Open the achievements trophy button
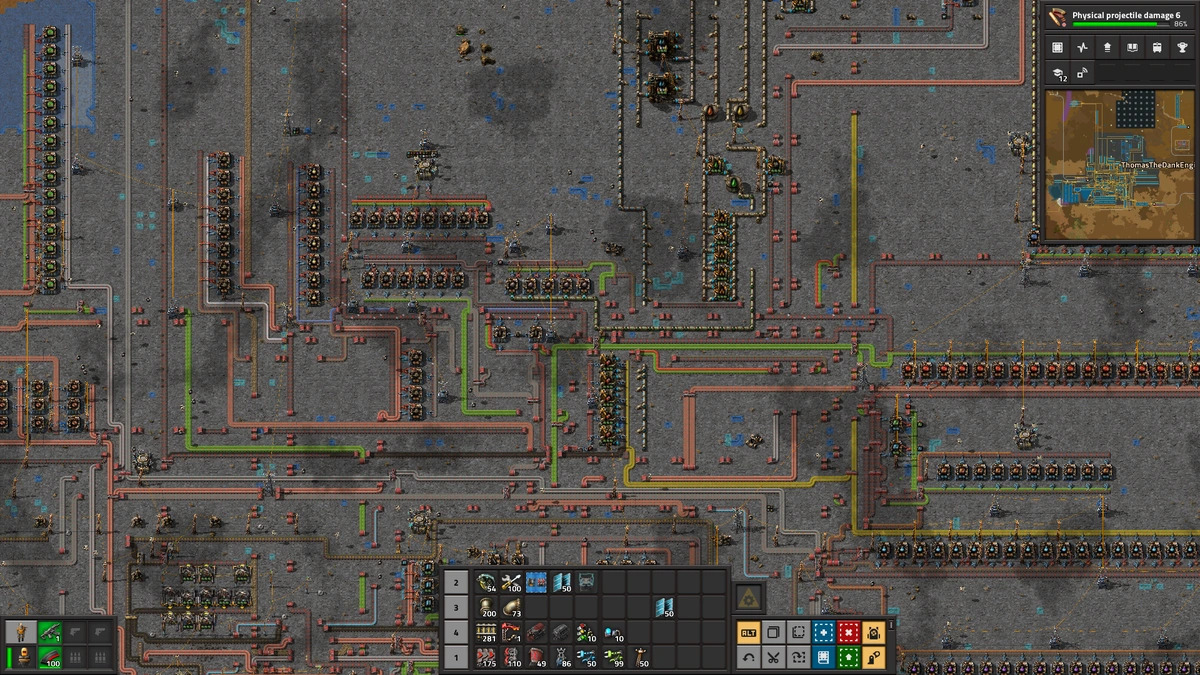 pos(1181,47)
